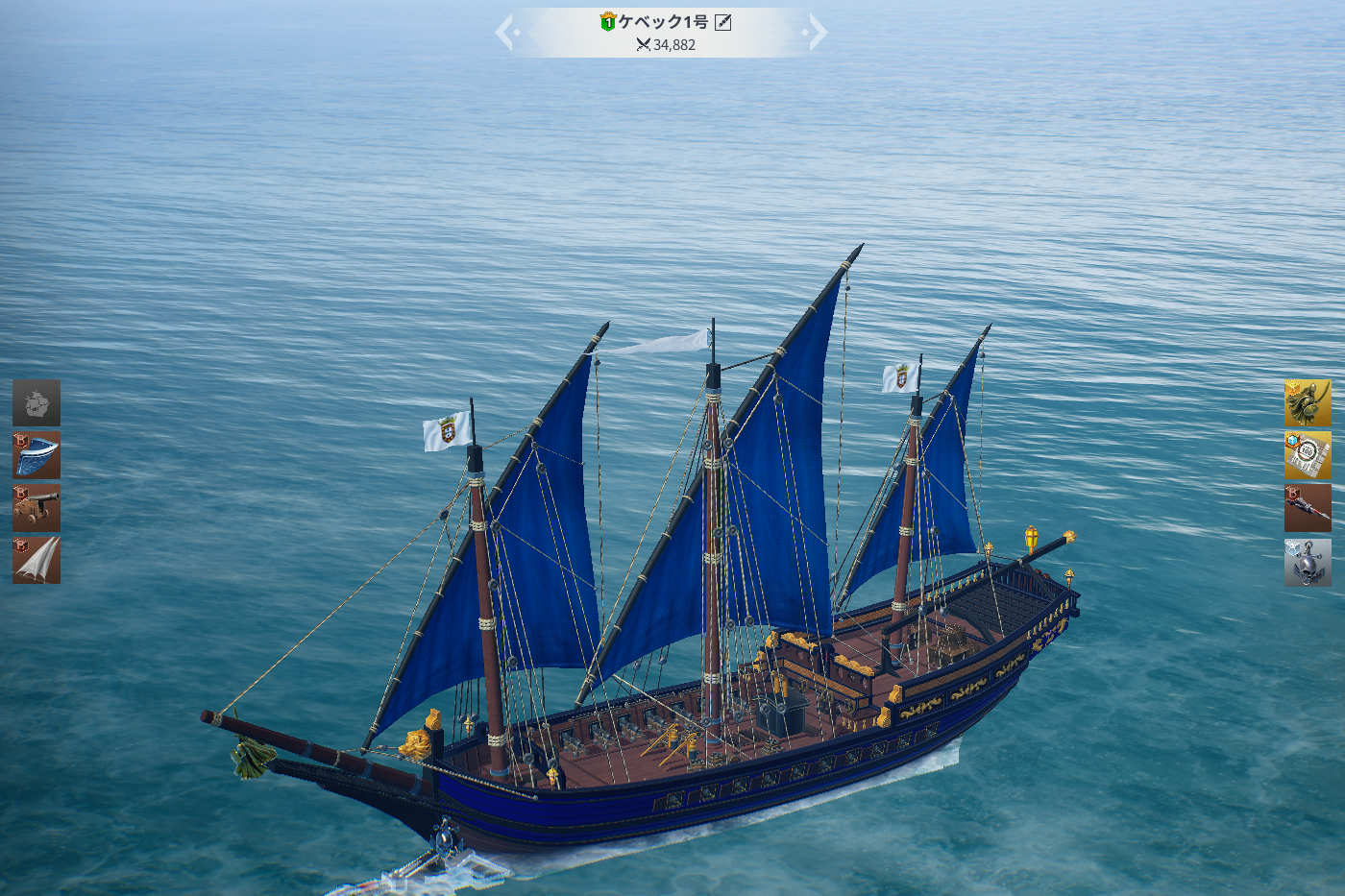Open the golden warrior figurehead slot
1345x896 pixels.
[1308, 403]
